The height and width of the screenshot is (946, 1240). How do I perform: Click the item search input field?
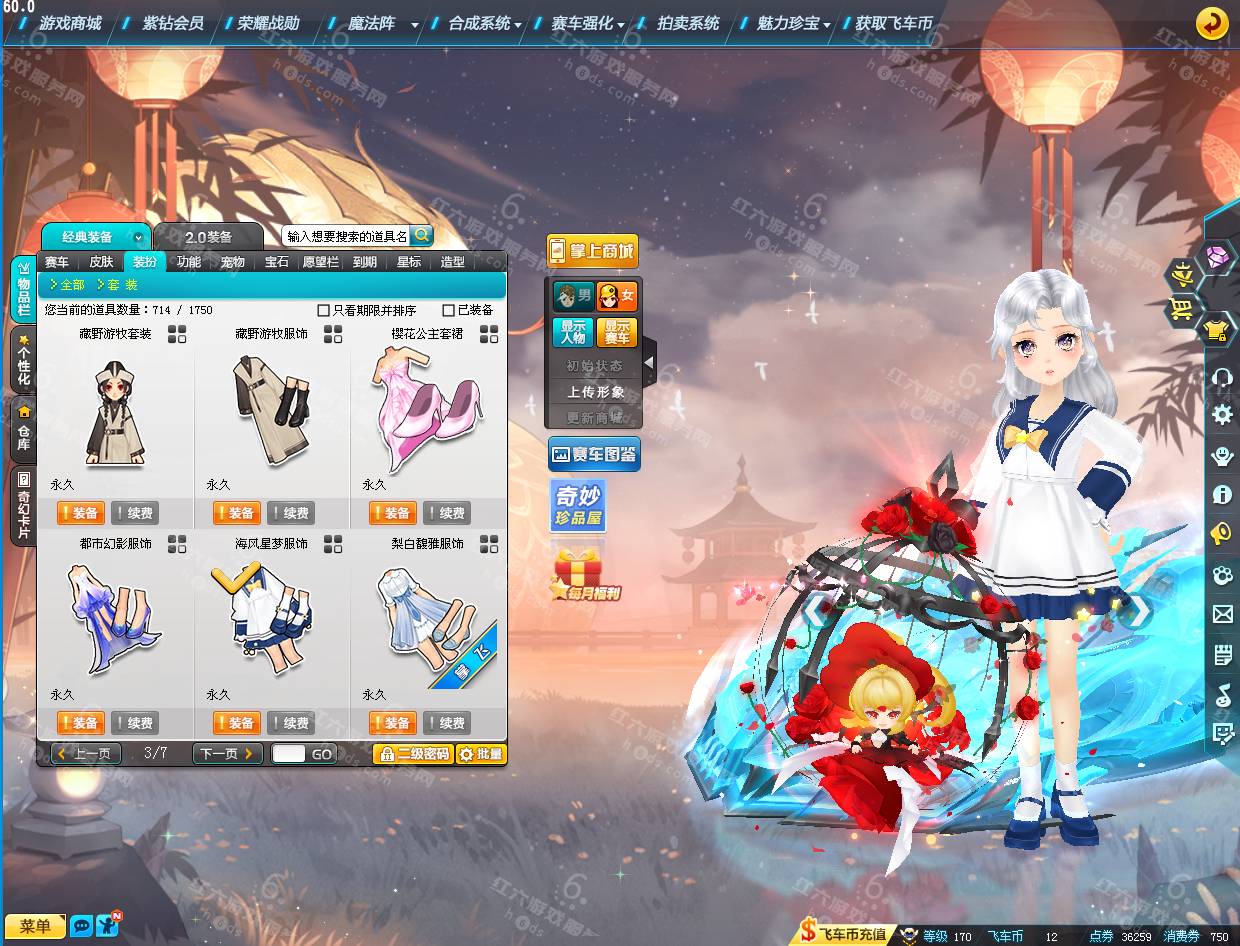point(346,236)
